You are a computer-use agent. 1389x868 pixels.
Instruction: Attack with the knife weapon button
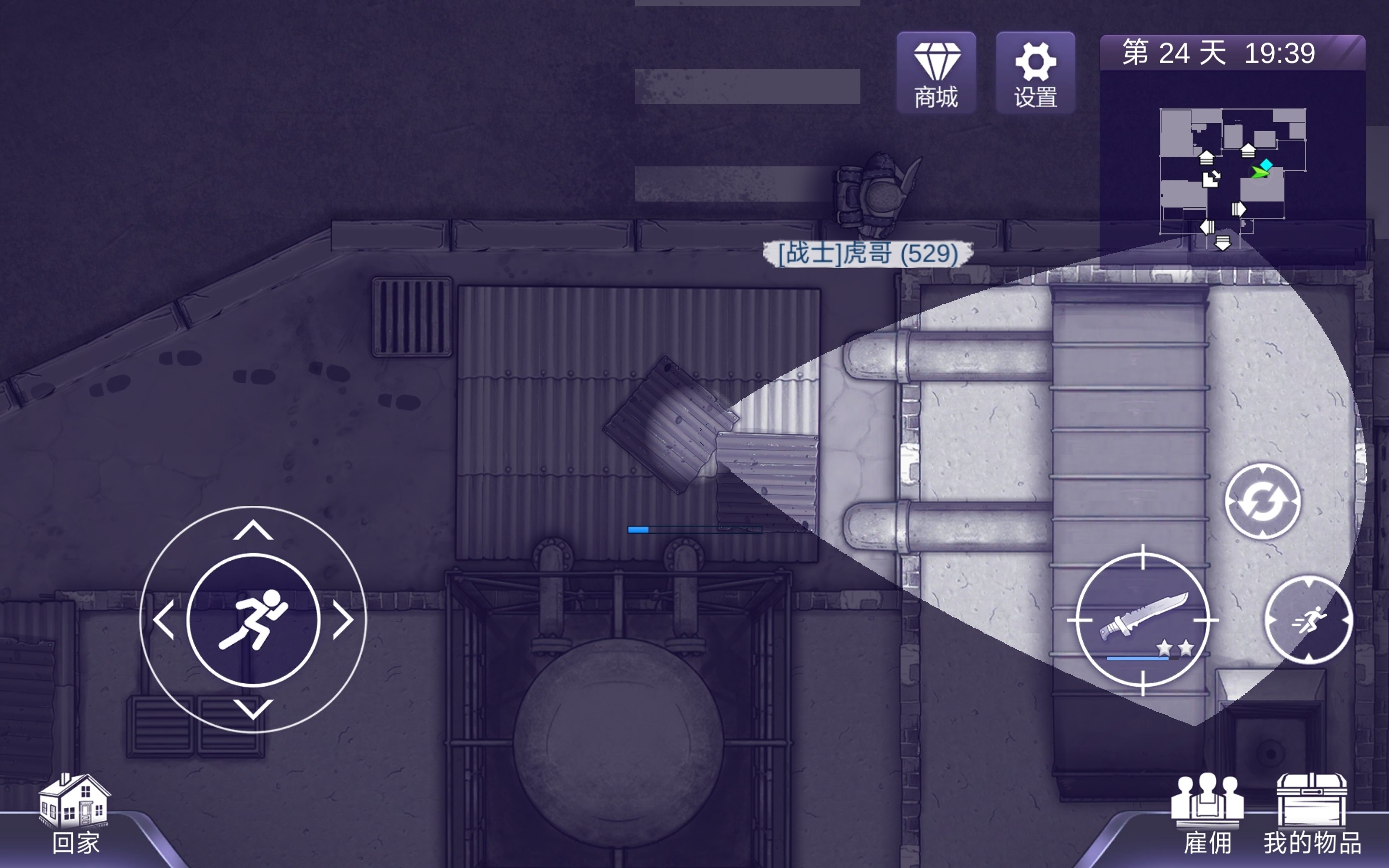tap(1142, 620)
